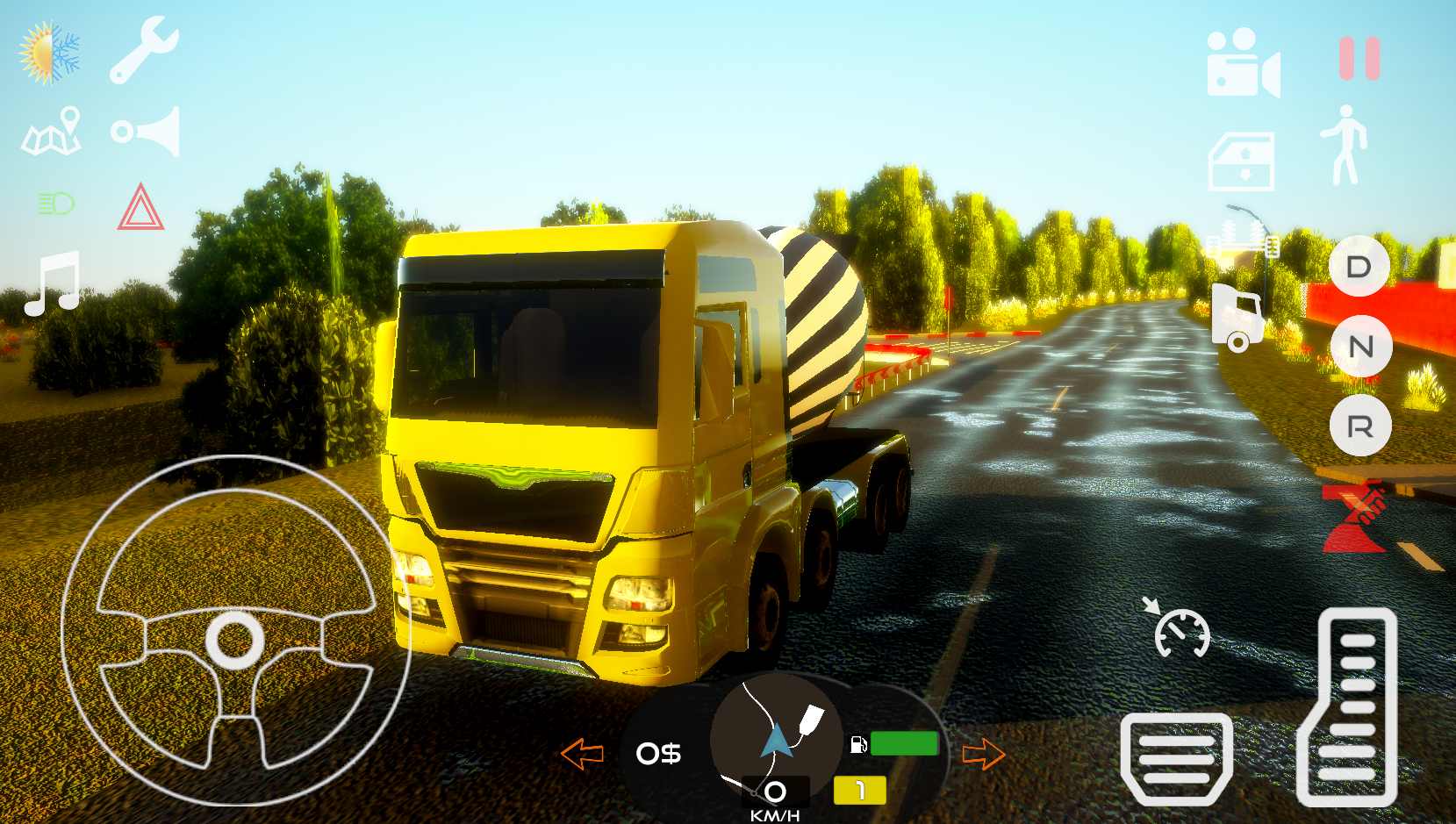The image size is (1456, 824).
Task: Toggle the headlights on
Action: click(x=54, y=204)
